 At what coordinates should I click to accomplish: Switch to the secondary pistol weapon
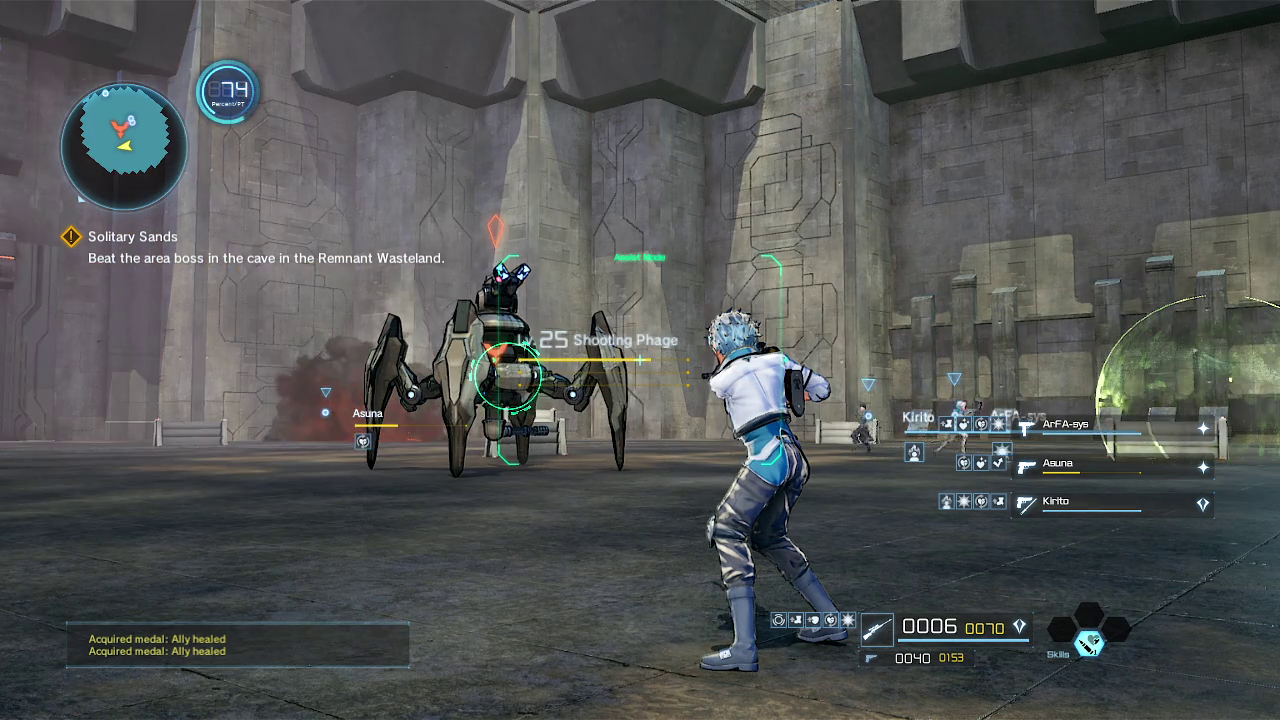click(x=871, y=658)
